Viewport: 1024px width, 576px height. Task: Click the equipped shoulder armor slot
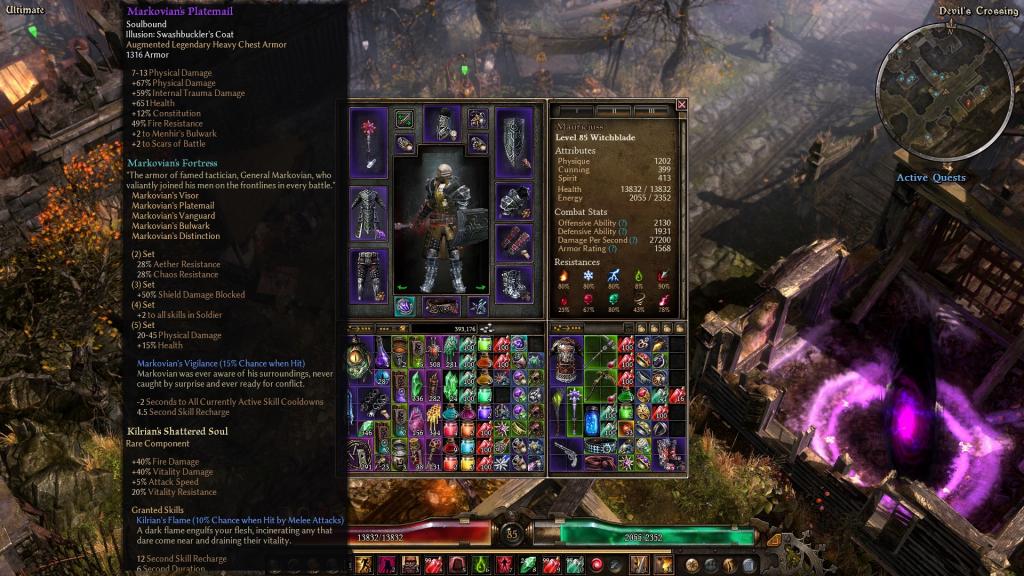[515, 202]
